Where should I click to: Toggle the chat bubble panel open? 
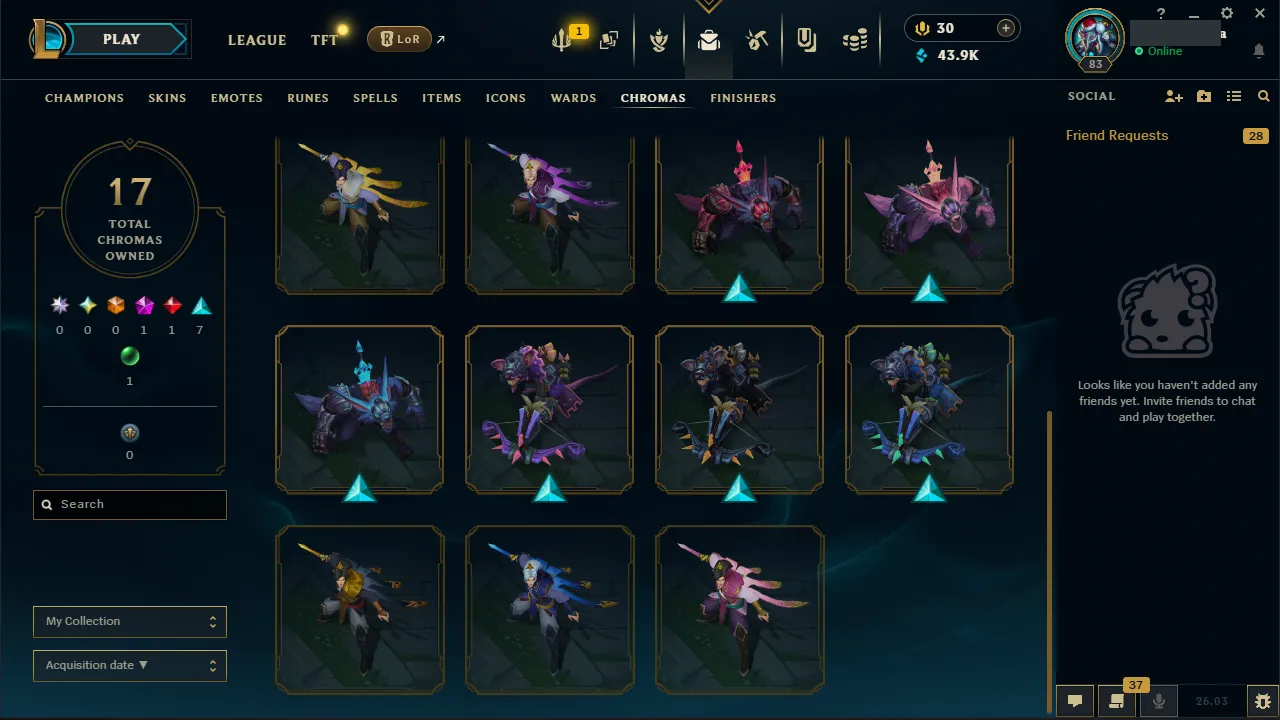pos(1075,701)
